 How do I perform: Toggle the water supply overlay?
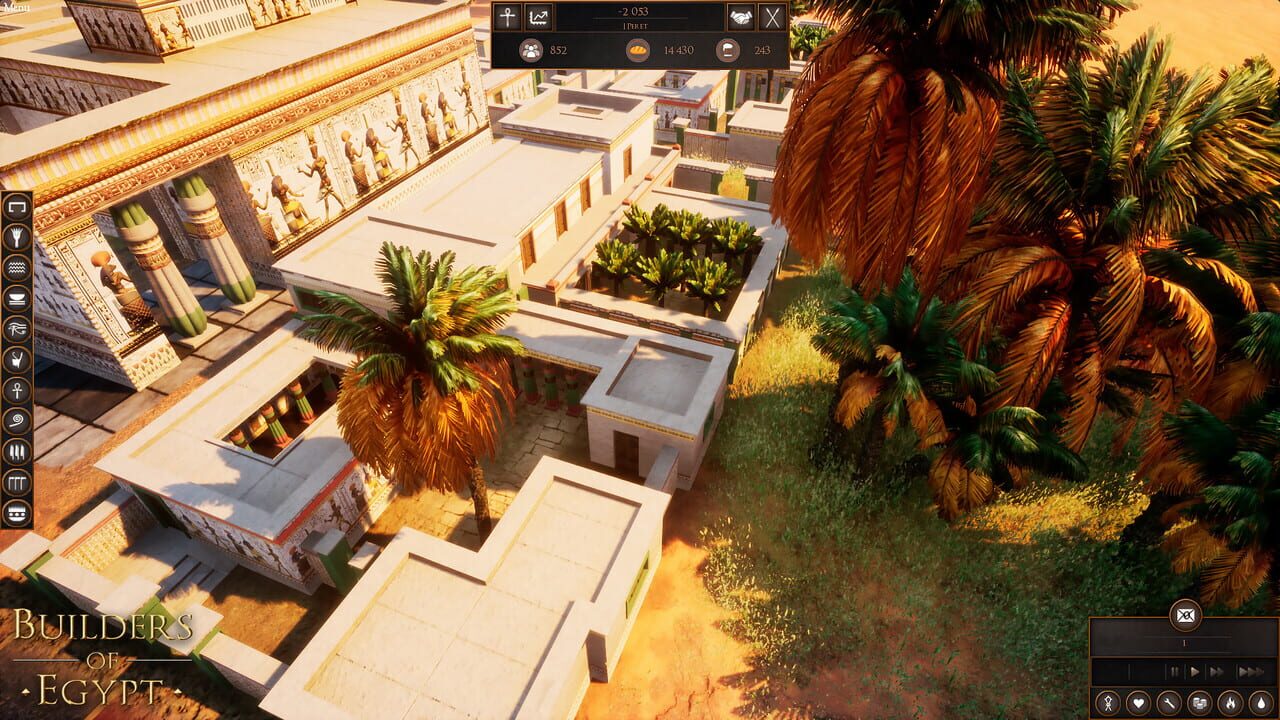click(1261, 702)
